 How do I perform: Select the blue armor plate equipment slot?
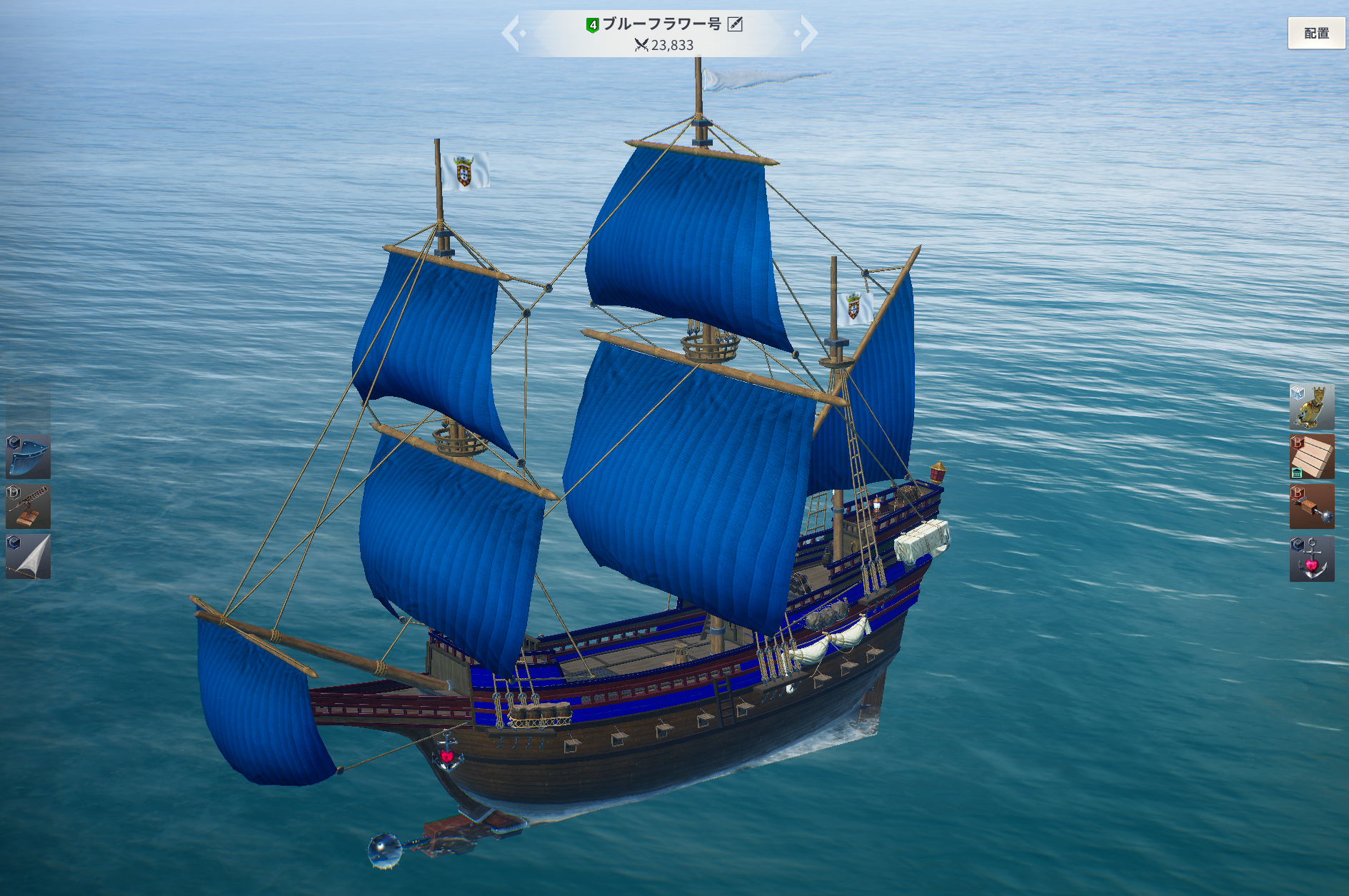[29, 456]
